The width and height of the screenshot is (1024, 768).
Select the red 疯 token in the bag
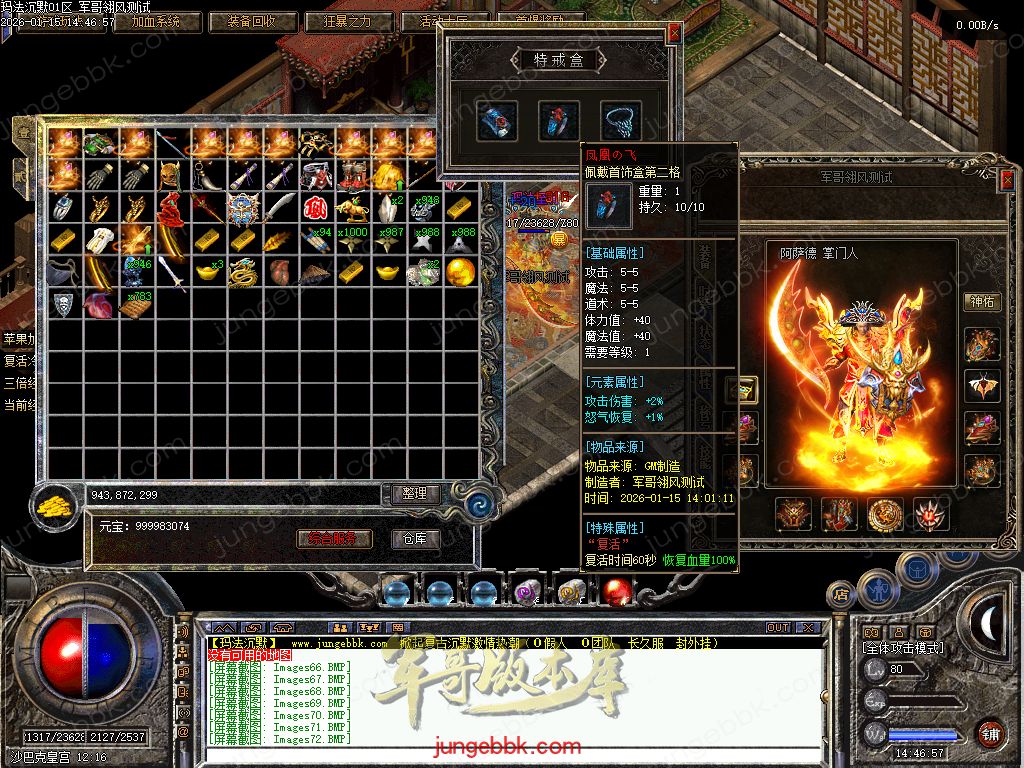[316, 209]
